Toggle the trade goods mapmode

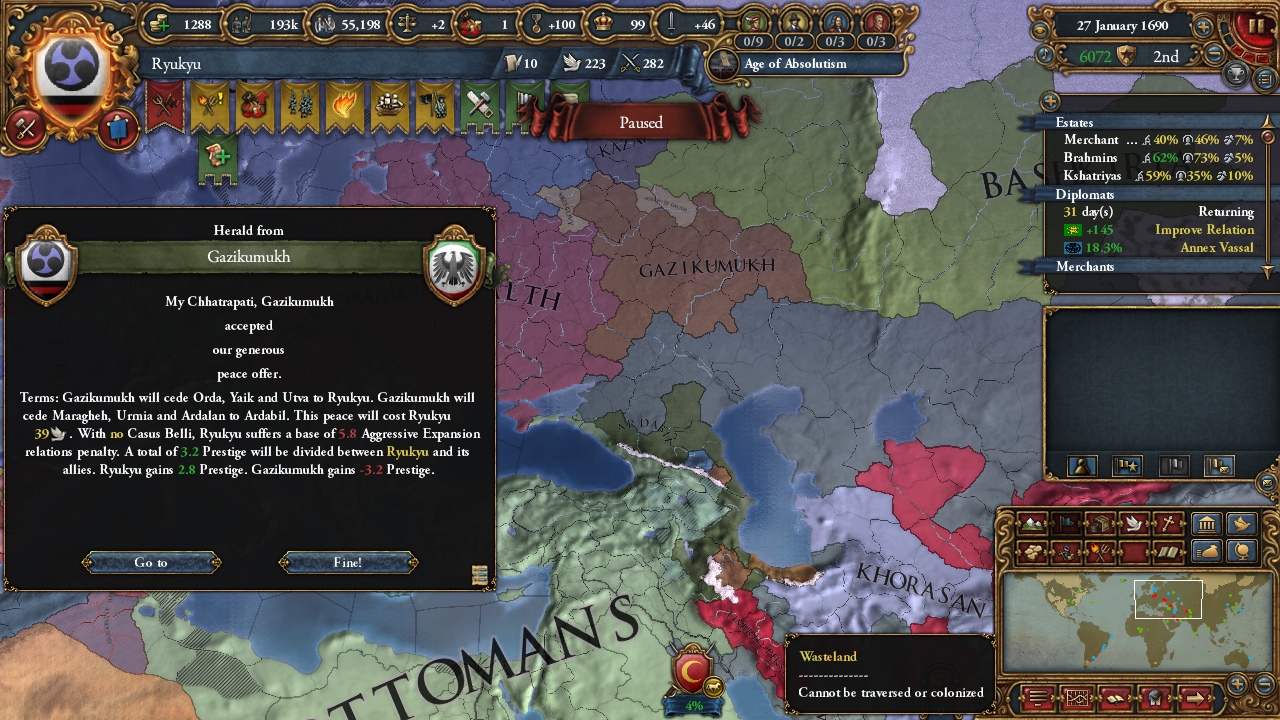point(1100,524)
